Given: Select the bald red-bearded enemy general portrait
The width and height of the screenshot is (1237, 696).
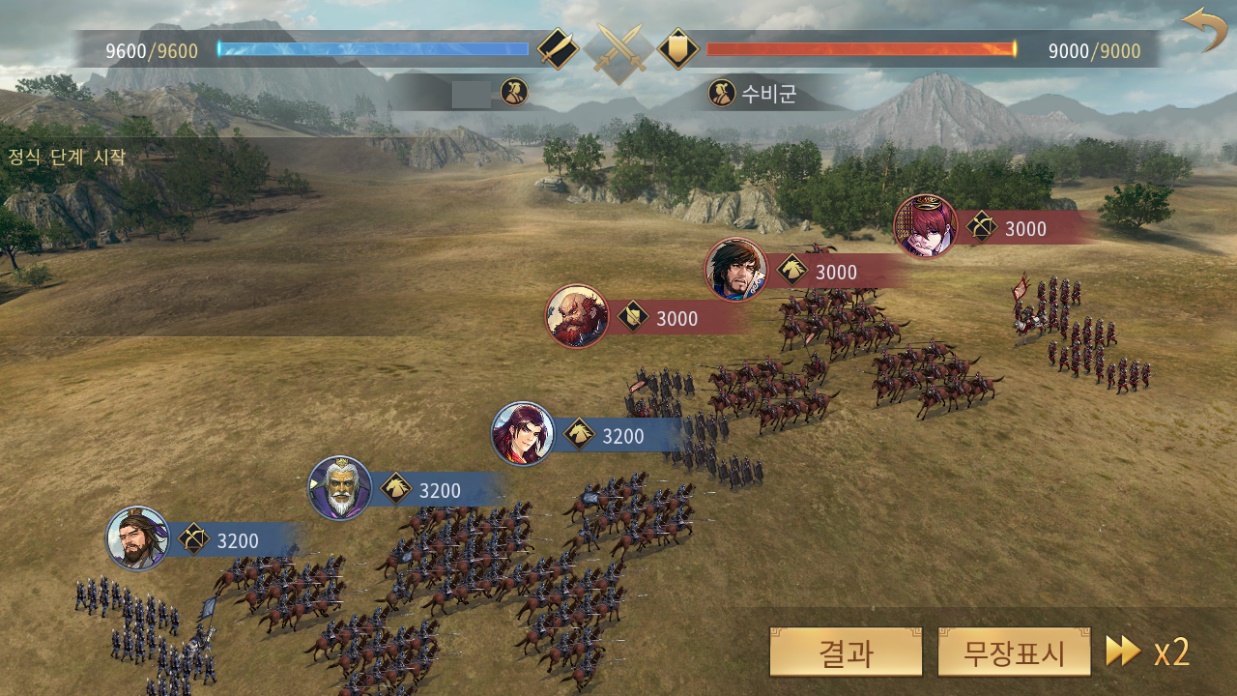Looking at the screenshot, I should pos(577,317).
